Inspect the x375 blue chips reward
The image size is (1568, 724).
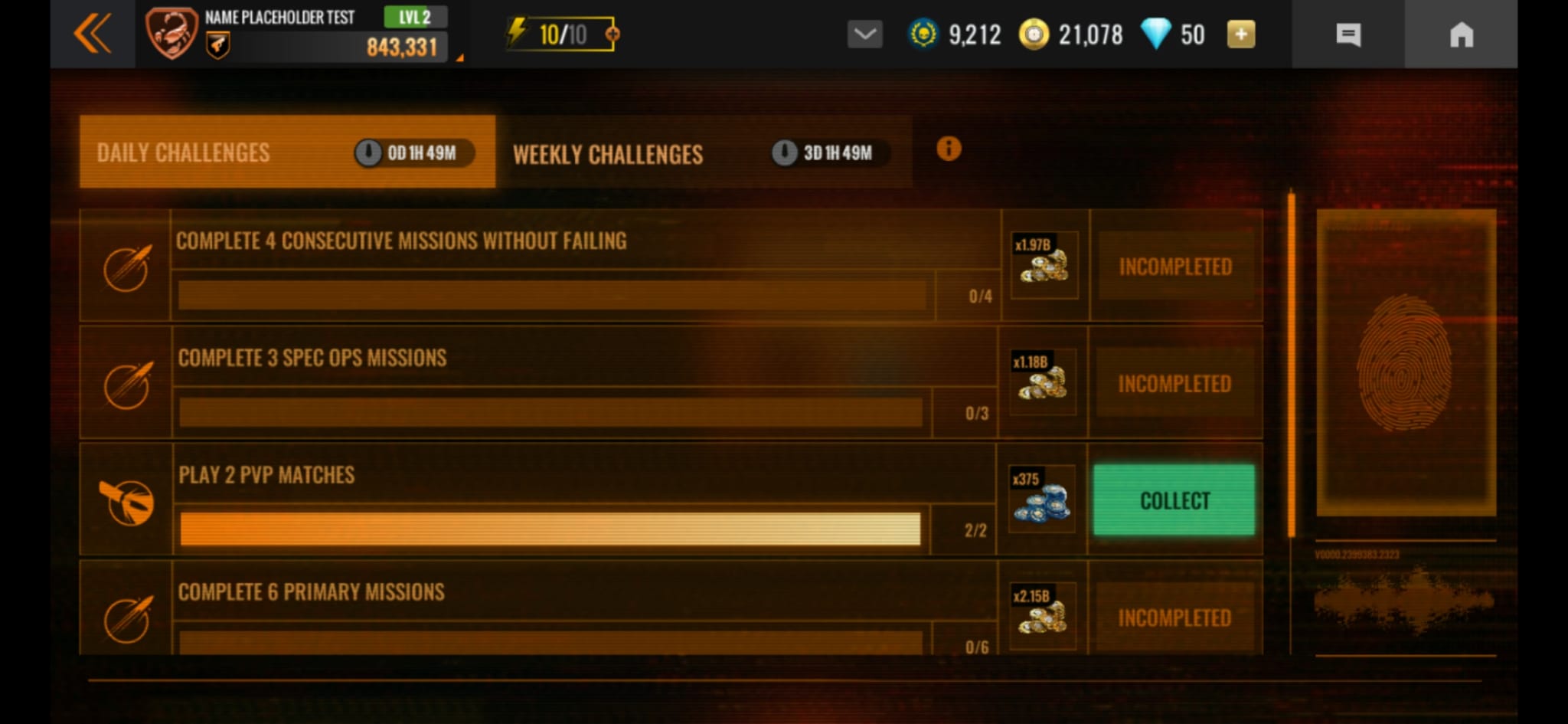pyautogui.click(x=1041, y=500)
